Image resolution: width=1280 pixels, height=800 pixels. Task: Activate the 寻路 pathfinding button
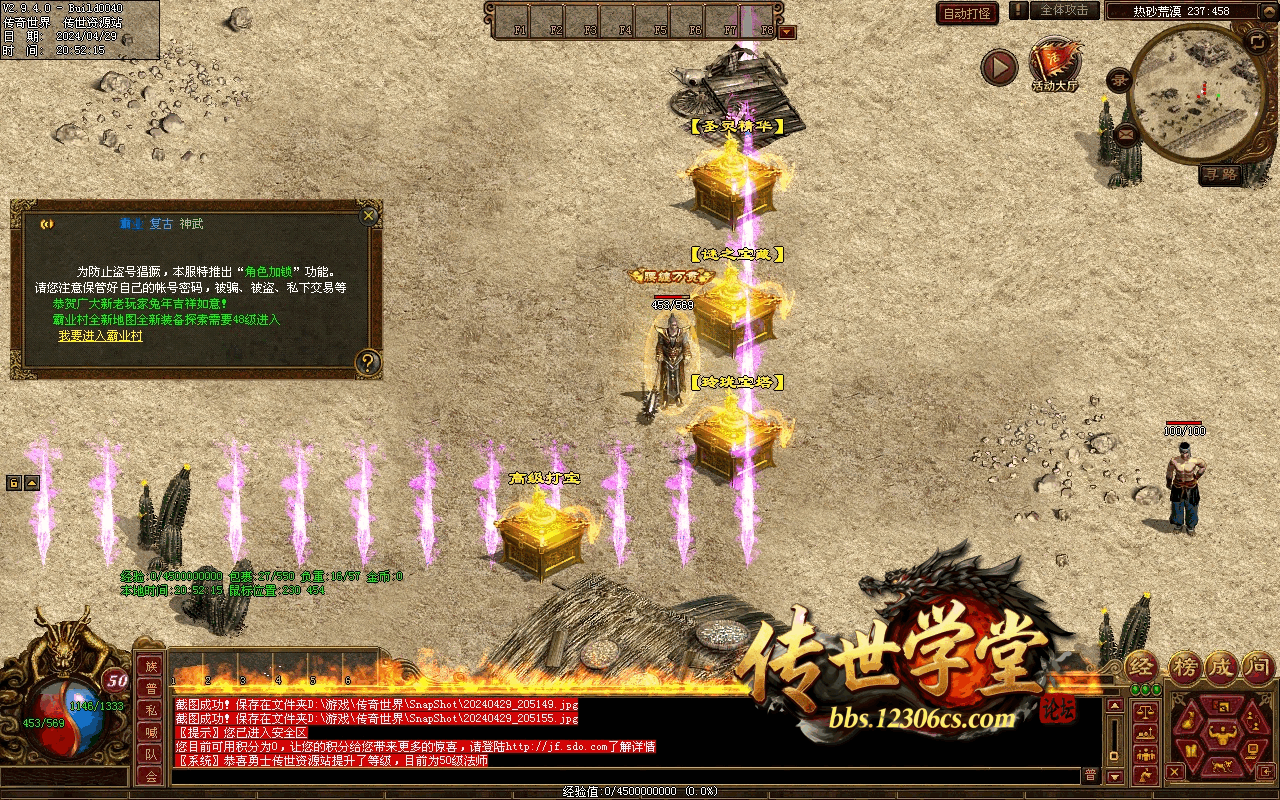(x=1221, y=175)
